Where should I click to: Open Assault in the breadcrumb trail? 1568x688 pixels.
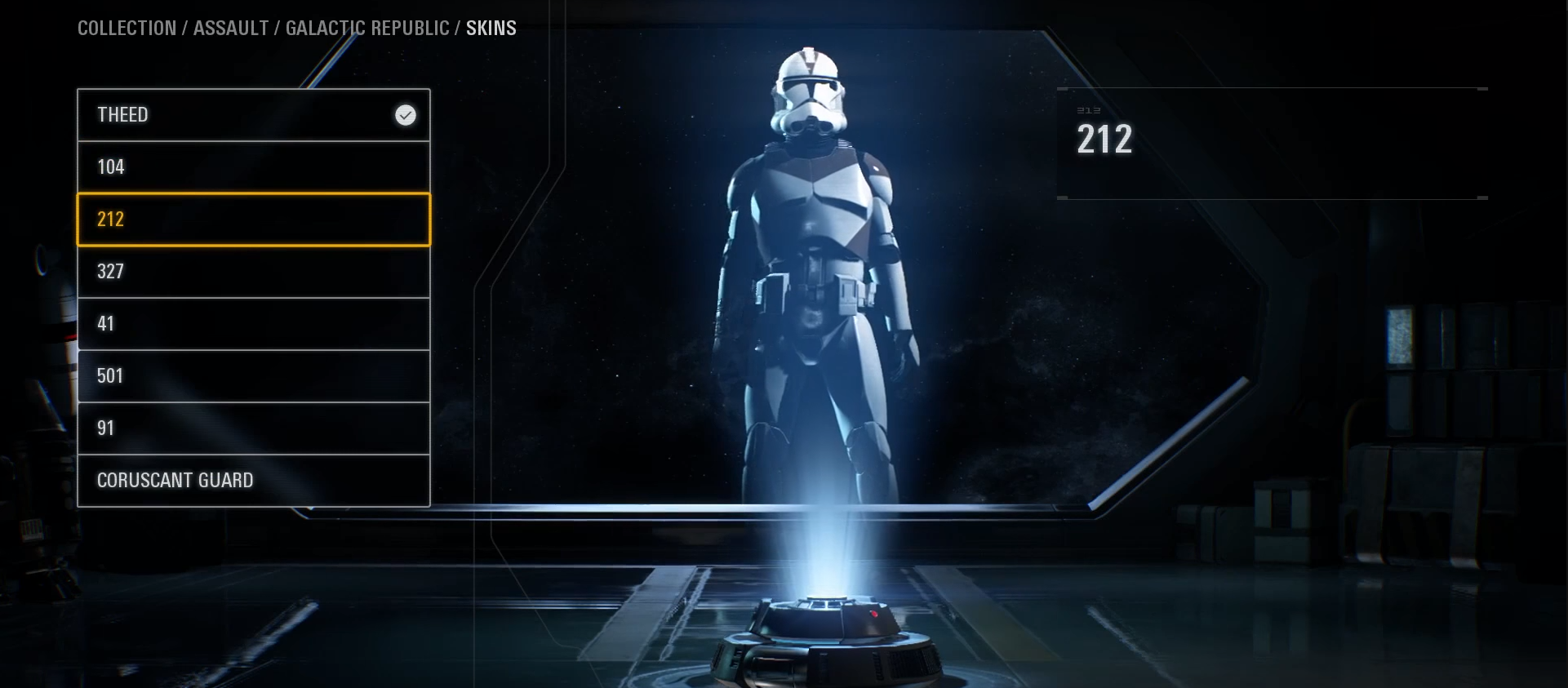(231, 29)
